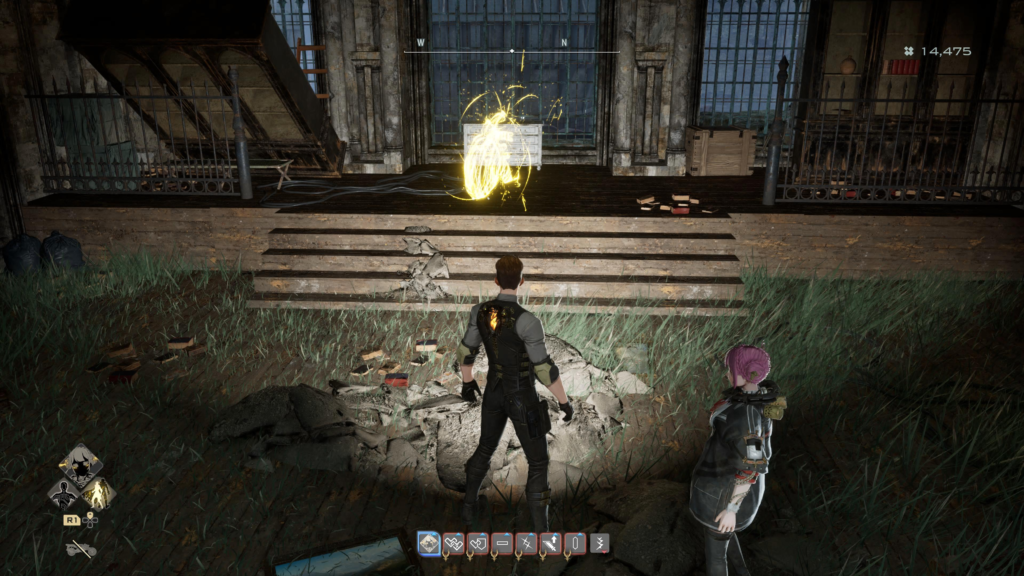Image resolution: width=1024 pixels, height=576 pixels.
Task: Click the zigzag lightning hotbar icon
Action: pos(598,543)
